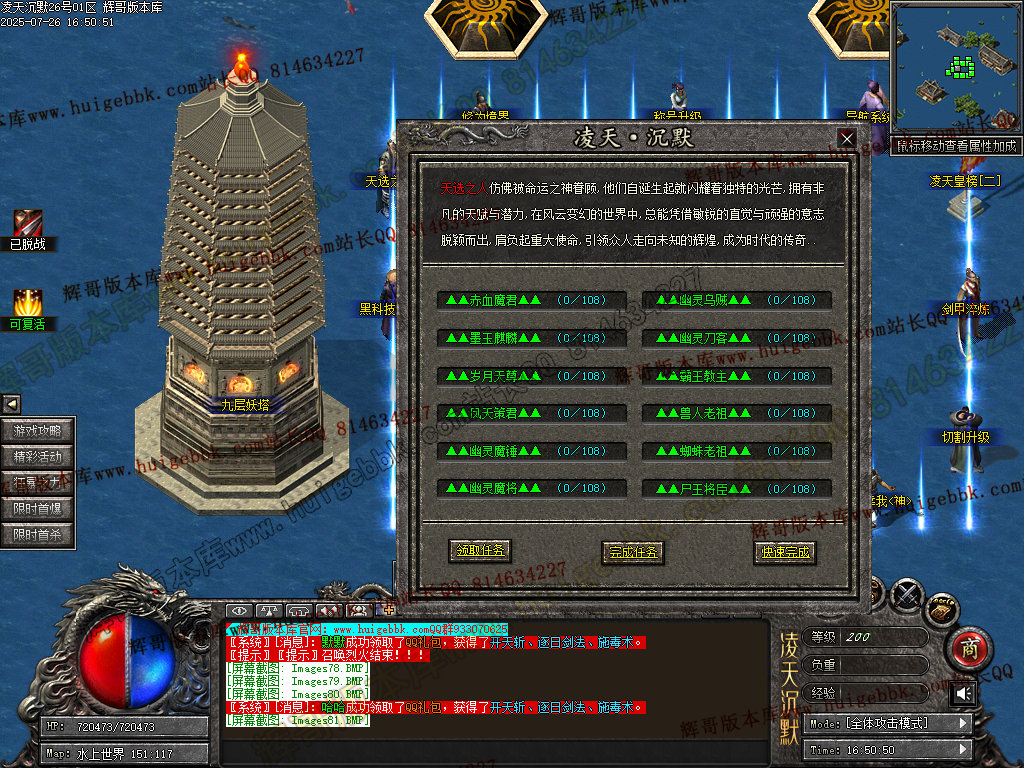The image size is (1024, 768).
Task: Click the 完成任务 button
Action: pyautogui.click(x=634, y=551)
